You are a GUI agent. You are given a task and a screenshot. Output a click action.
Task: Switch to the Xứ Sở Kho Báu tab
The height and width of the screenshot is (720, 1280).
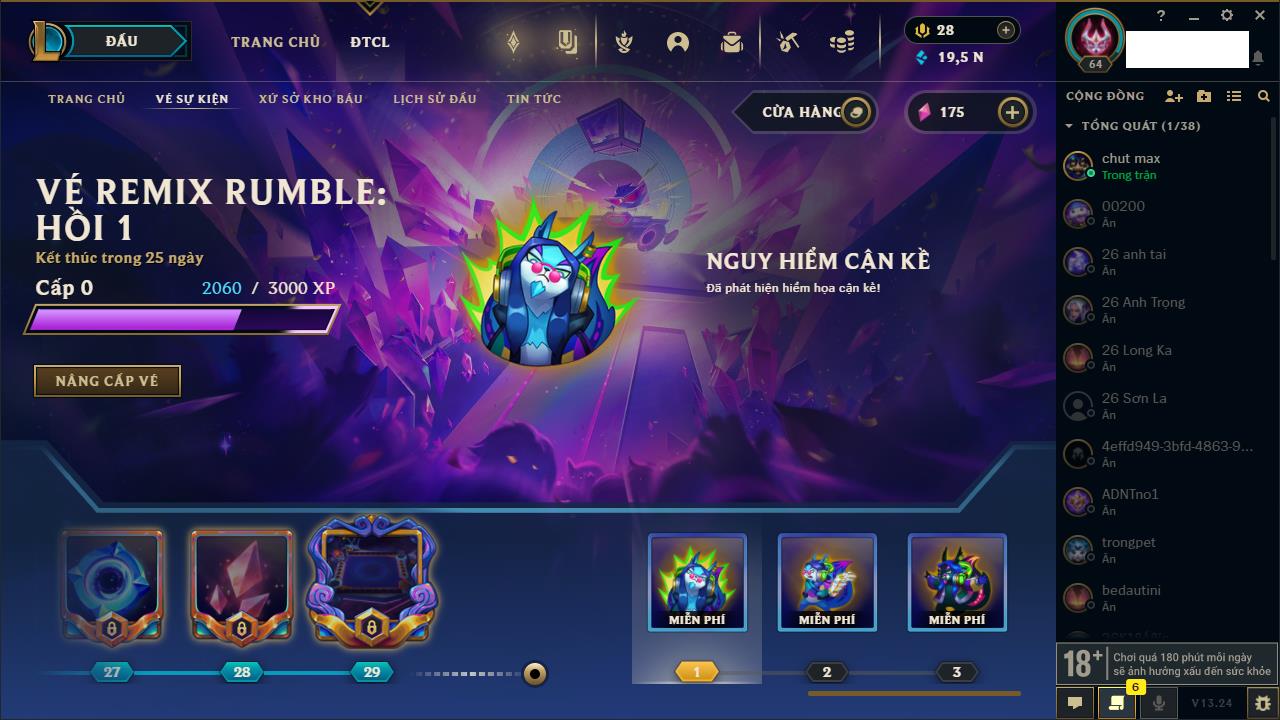tap(310, 99)
